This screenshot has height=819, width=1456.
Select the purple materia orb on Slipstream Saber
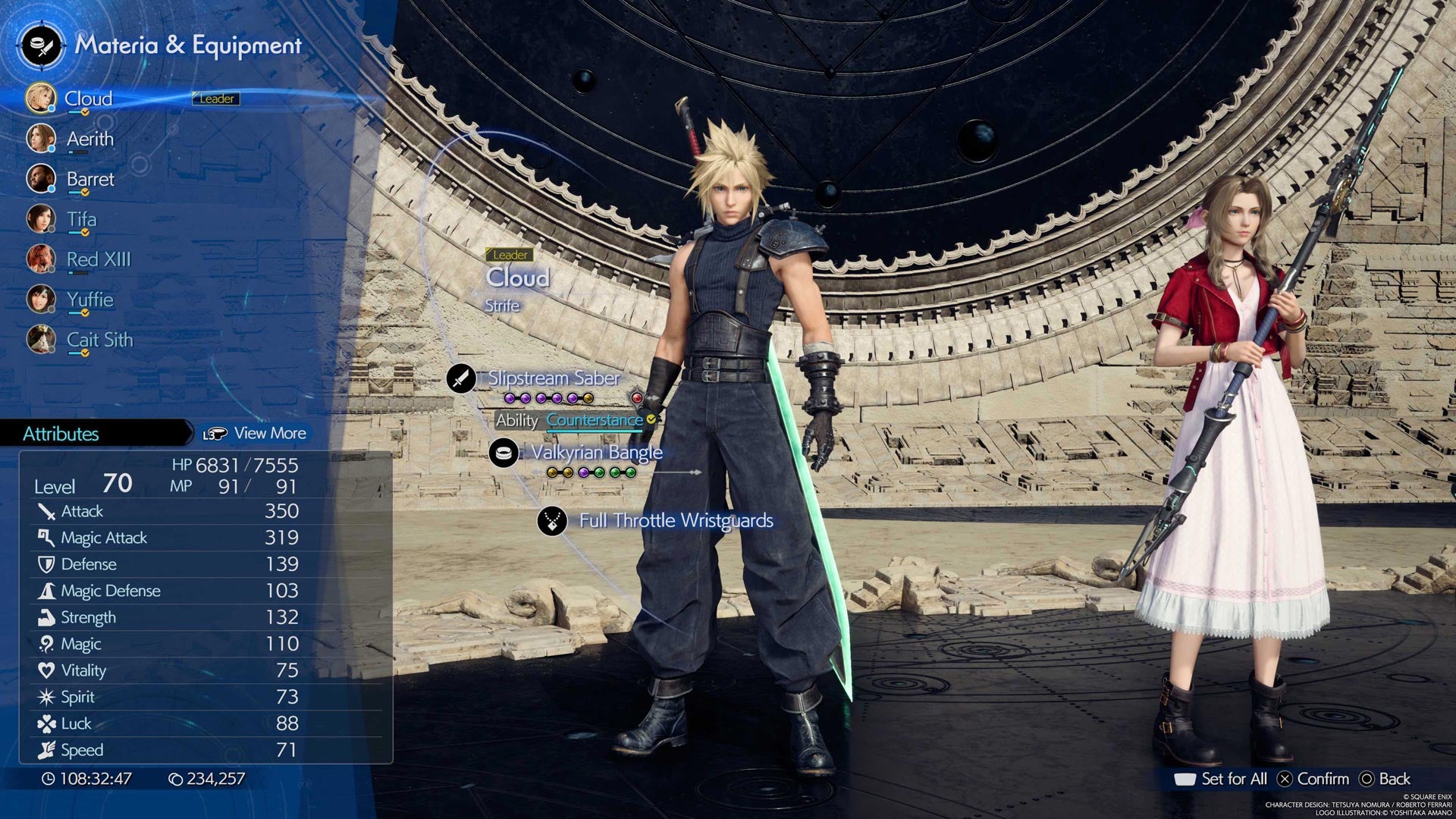point(510,397)
